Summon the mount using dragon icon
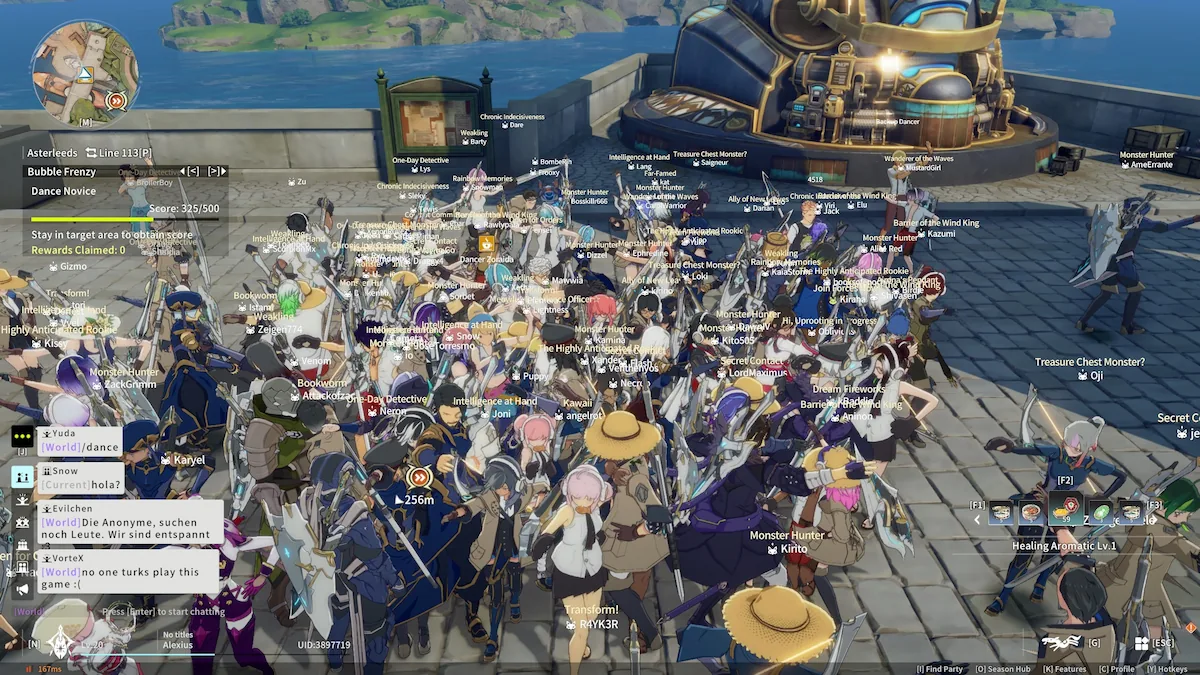This screenshot has height=675, width=1200. pos(1062,642)
